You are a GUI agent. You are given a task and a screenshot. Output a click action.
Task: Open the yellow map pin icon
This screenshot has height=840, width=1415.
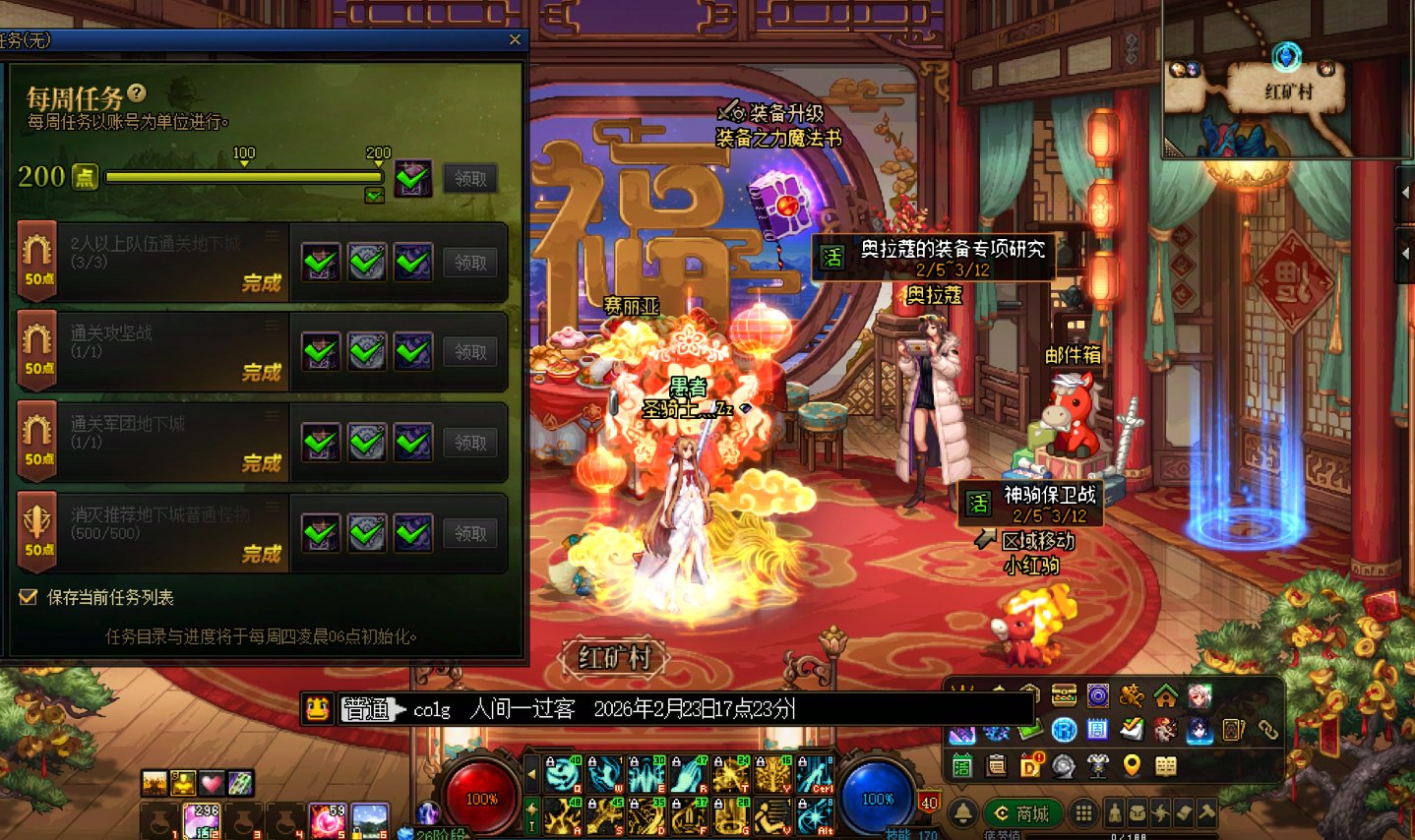point(1132,765)
